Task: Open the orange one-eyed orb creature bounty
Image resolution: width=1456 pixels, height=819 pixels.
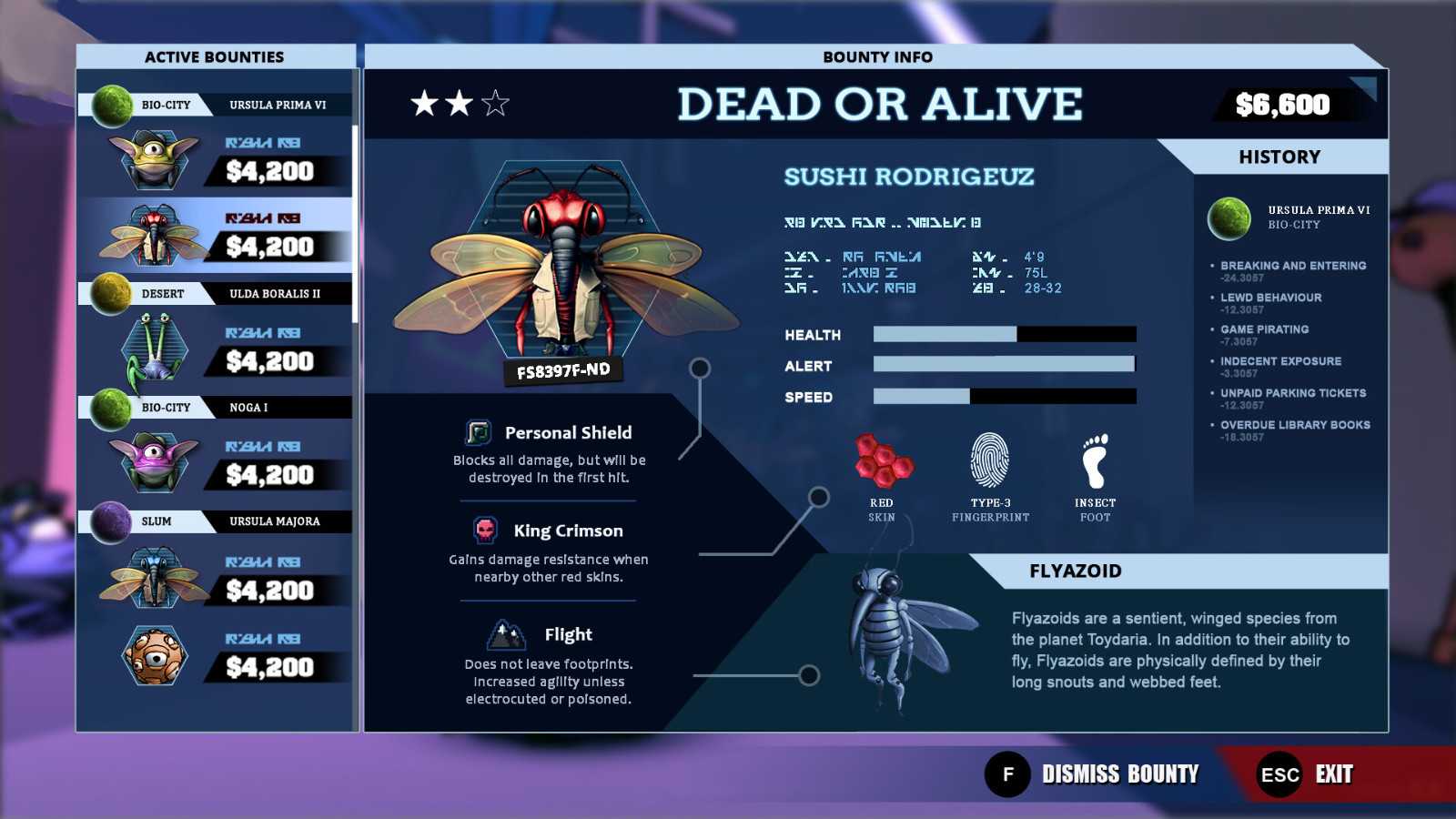Action: (x=217, y=655)
